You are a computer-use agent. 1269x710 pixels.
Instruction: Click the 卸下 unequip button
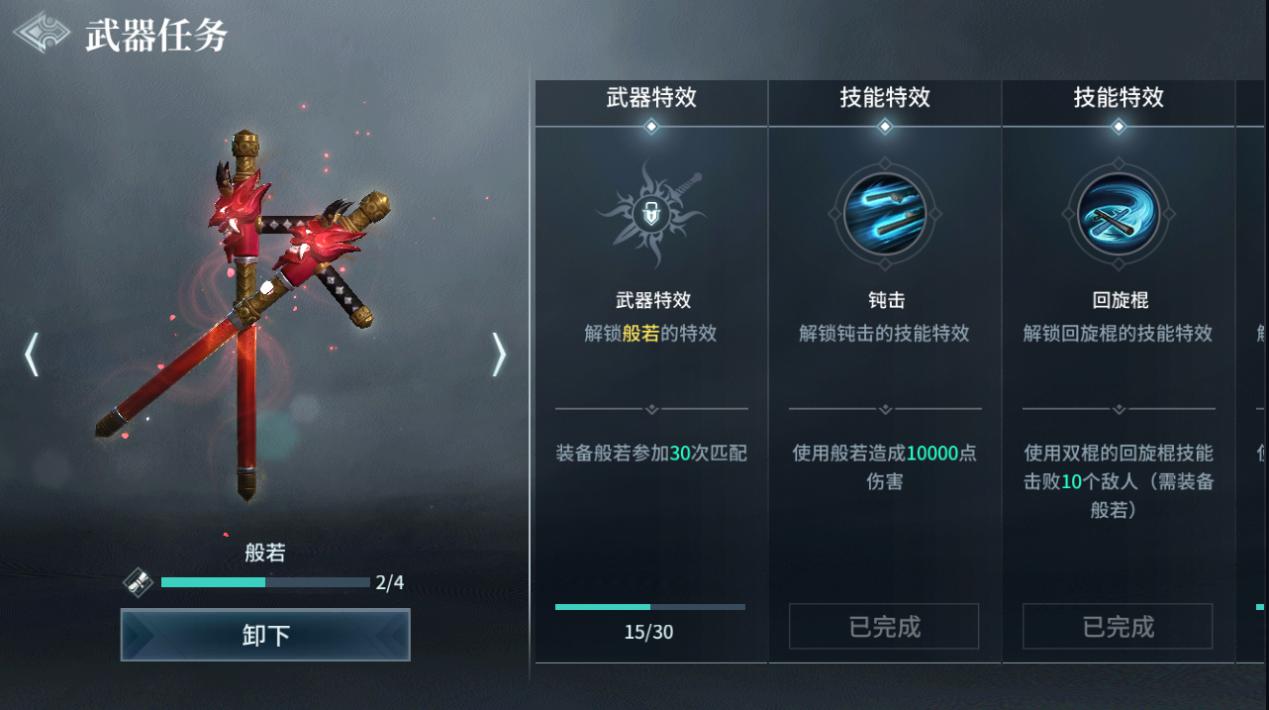click(x=265, y=635)
